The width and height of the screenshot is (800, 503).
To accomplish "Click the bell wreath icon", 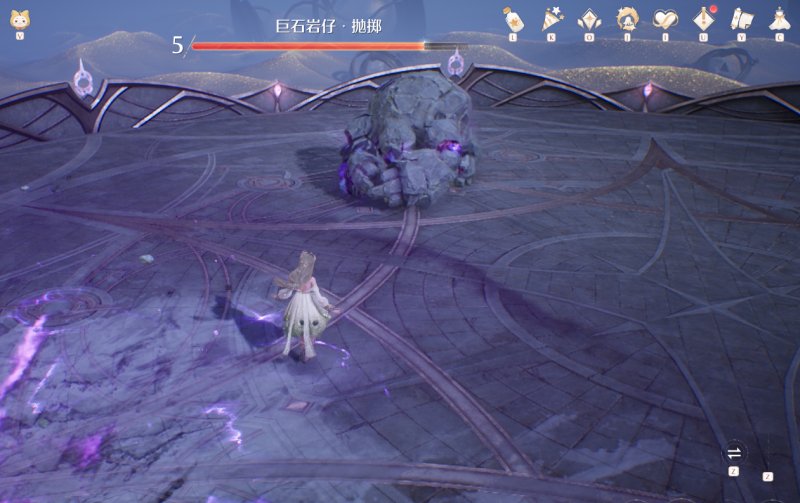I will tap(628, 20).
